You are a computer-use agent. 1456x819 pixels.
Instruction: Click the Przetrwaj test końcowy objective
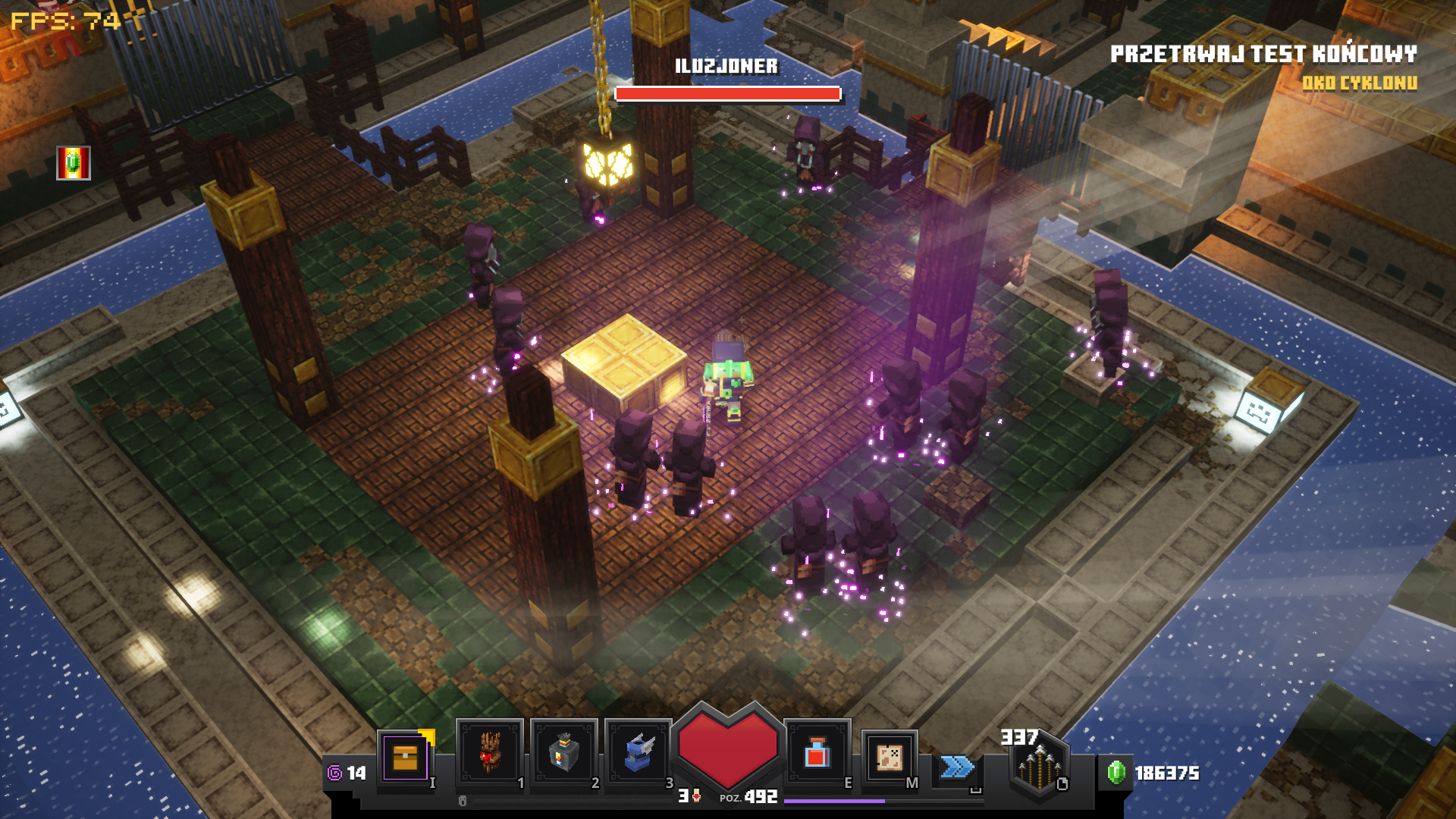[x=1263, y=54]
